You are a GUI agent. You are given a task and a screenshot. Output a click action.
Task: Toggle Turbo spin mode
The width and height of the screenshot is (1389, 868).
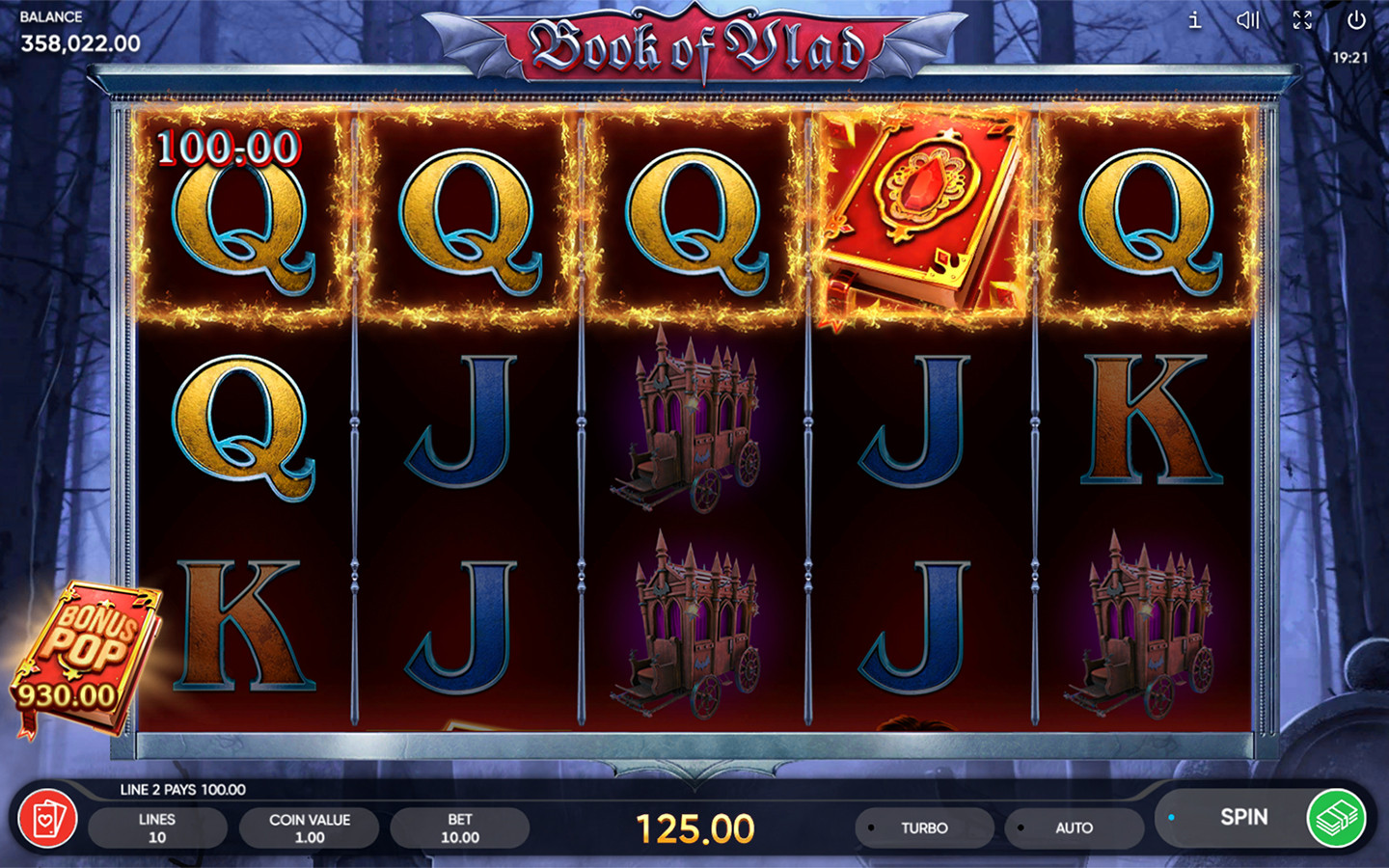coord(923,827)
